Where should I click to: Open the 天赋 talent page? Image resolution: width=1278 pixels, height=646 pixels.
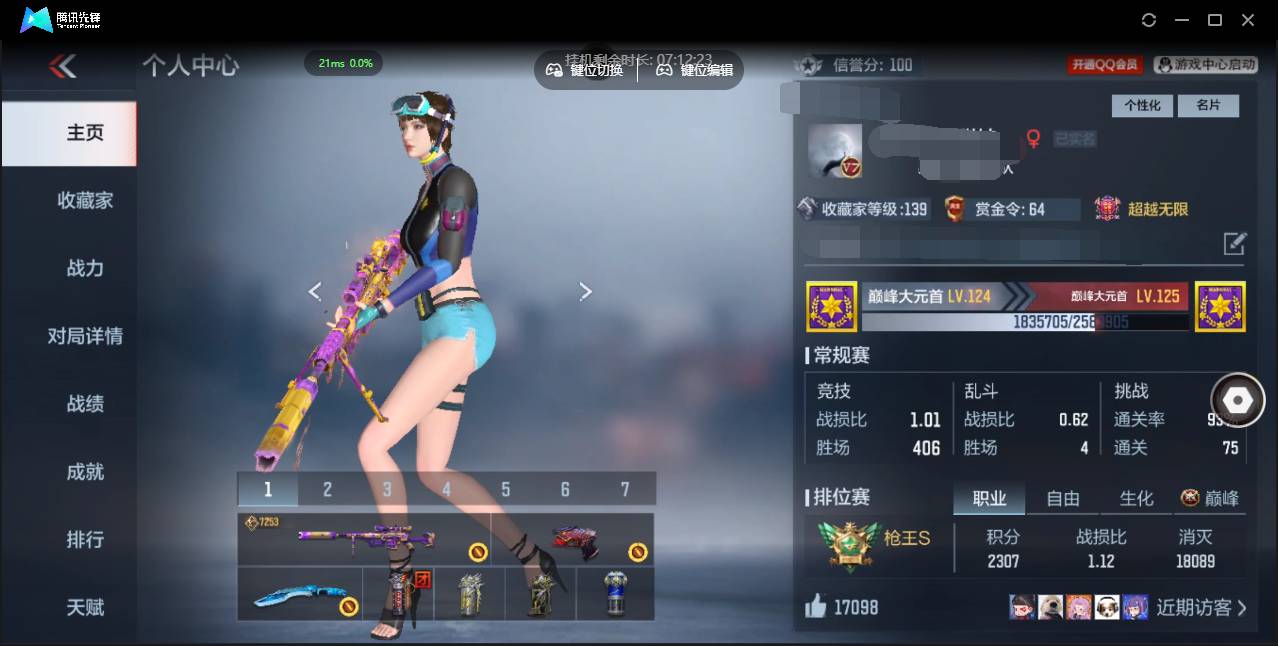click(x=85, y=607)
